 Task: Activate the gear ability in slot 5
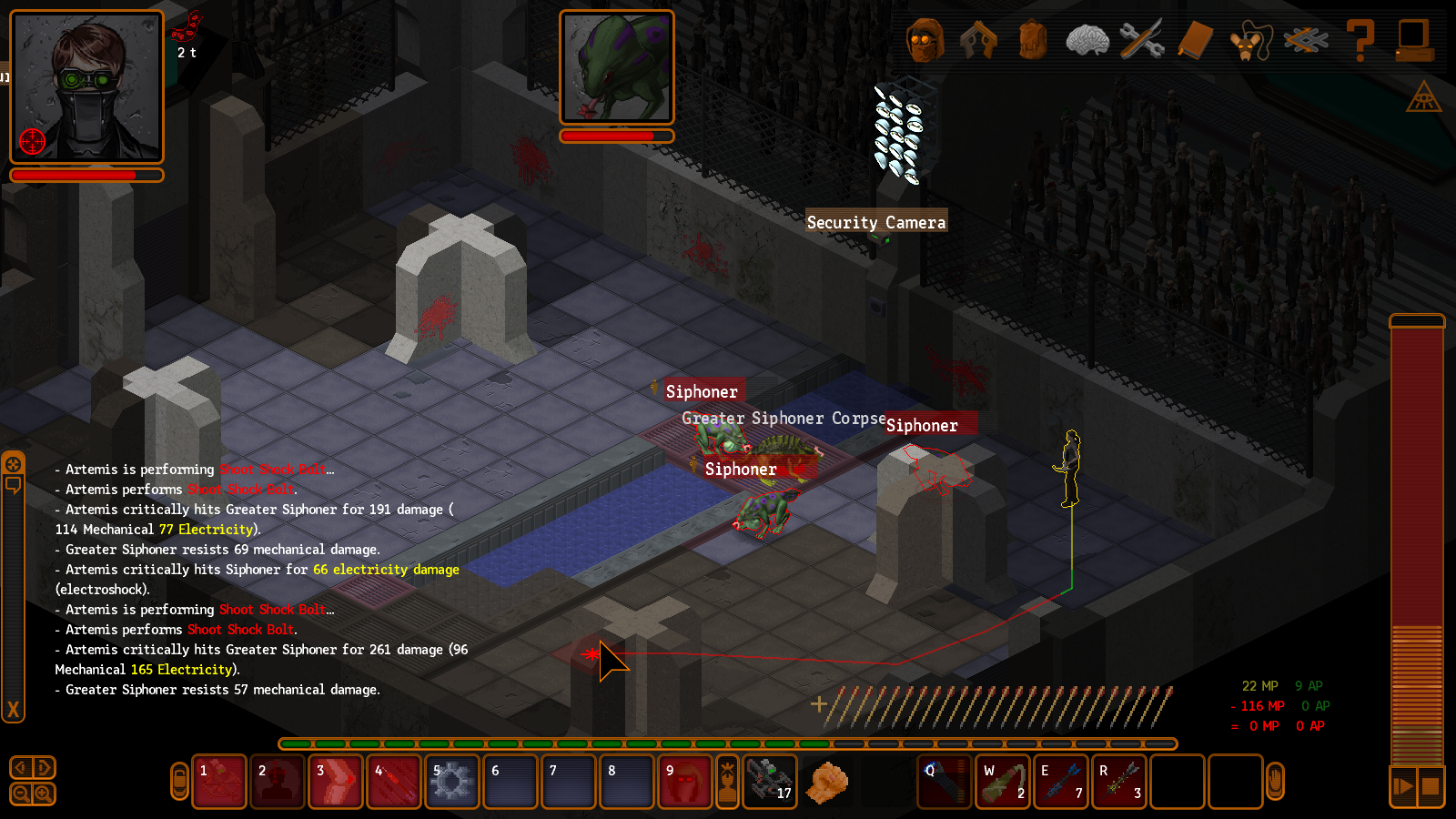451,782
